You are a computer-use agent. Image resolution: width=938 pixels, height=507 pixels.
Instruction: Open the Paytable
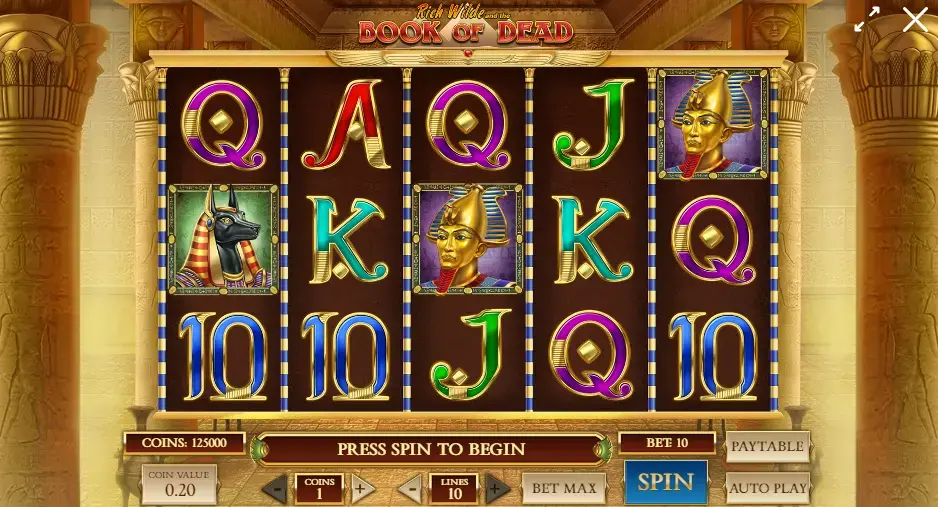(x=767, y=446)
